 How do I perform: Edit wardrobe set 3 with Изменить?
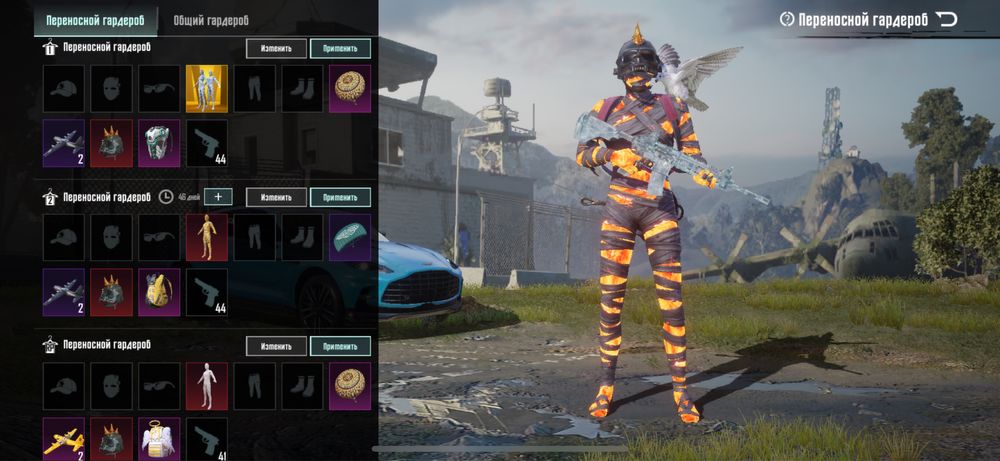(276, 346)
